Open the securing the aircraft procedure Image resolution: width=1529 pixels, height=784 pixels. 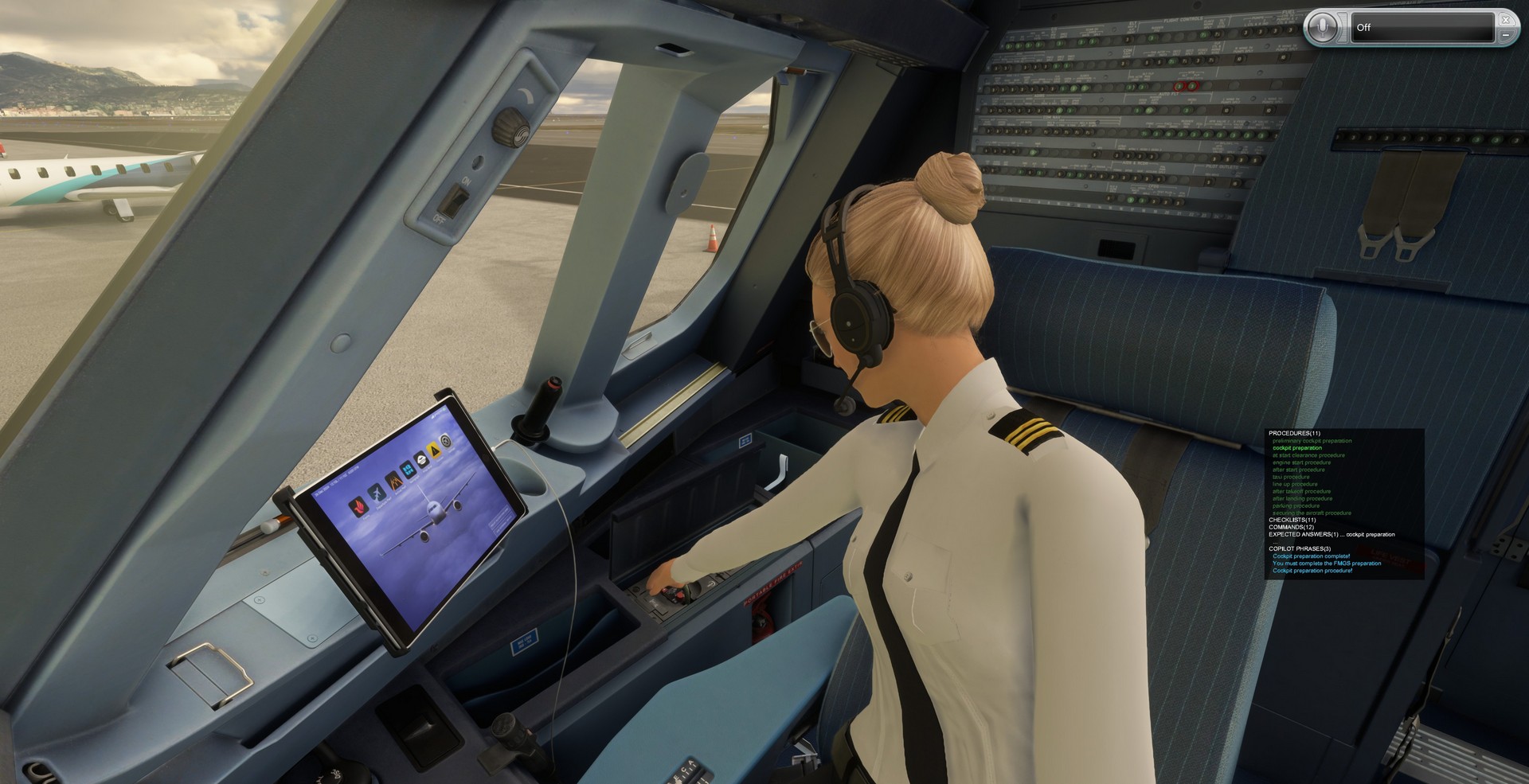click(1312, 513)
